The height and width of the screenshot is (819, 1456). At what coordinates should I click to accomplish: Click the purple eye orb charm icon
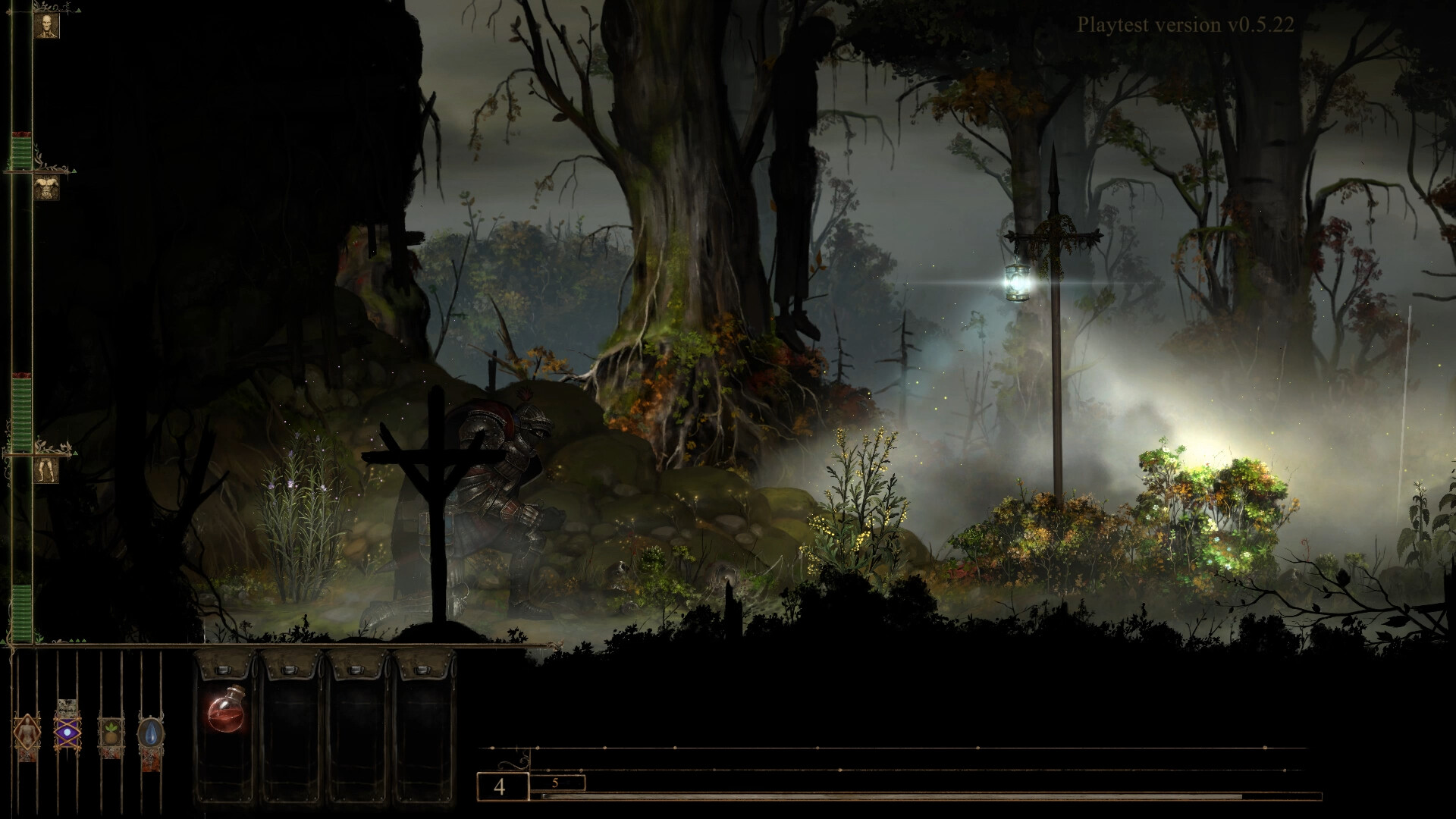click(67, 732)
